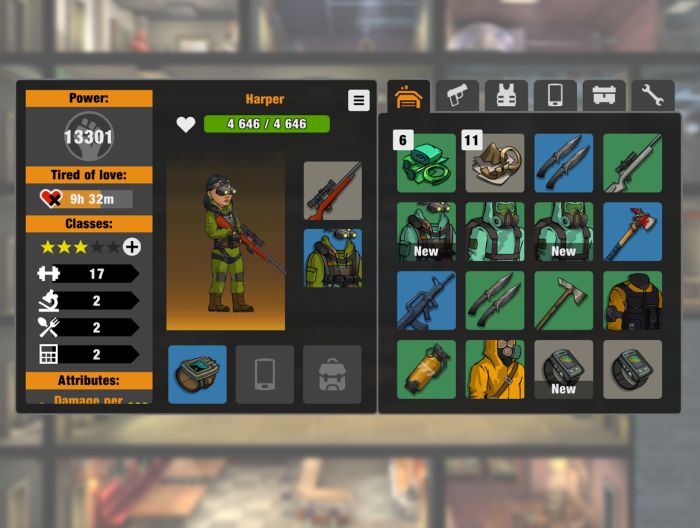The width and height of the screenshot is (700, 528).
Task: Open the empty backpack equipment slot
Action: (332, 374)
